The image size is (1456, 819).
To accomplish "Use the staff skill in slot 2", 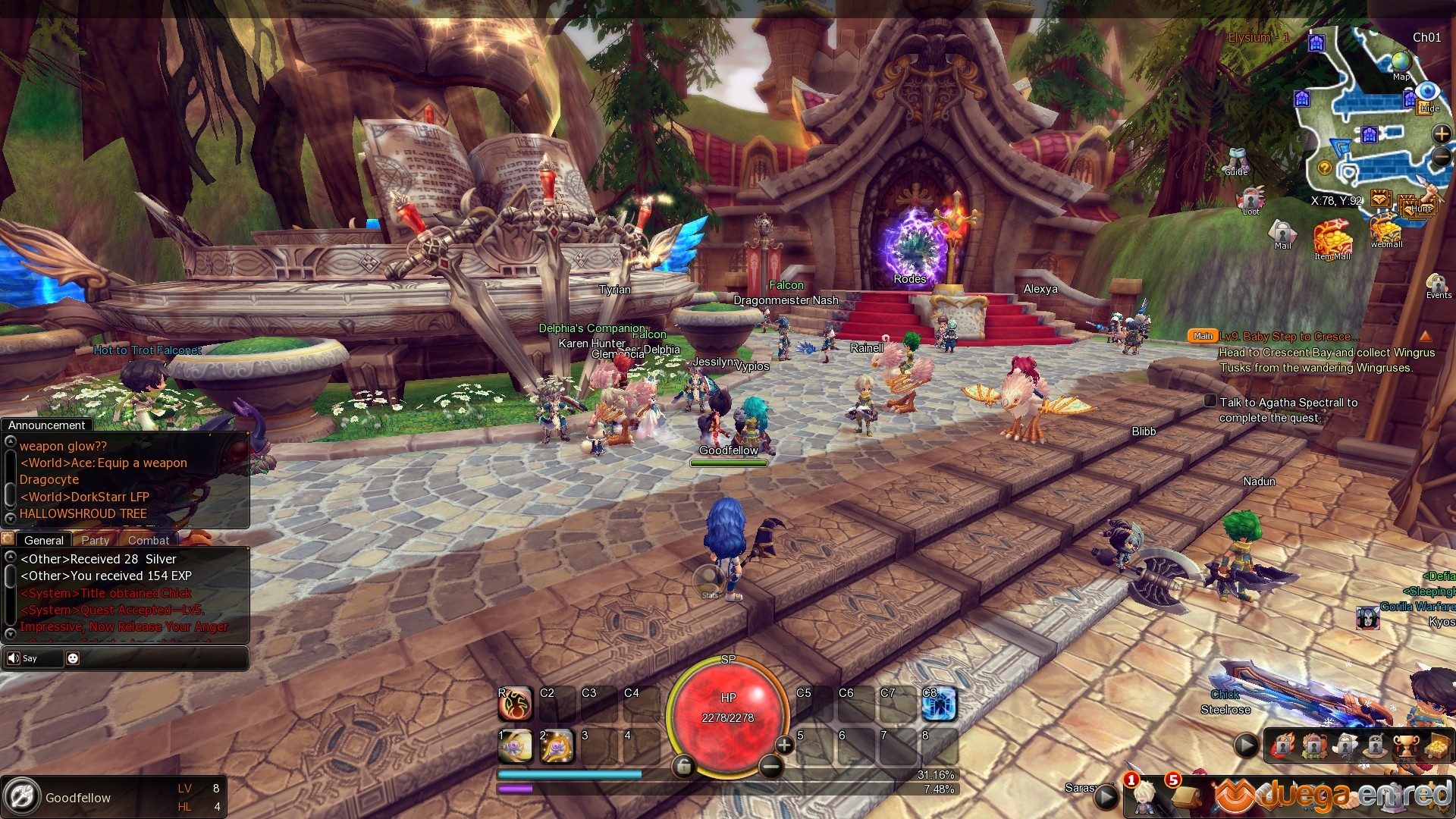I will point(557,747).
